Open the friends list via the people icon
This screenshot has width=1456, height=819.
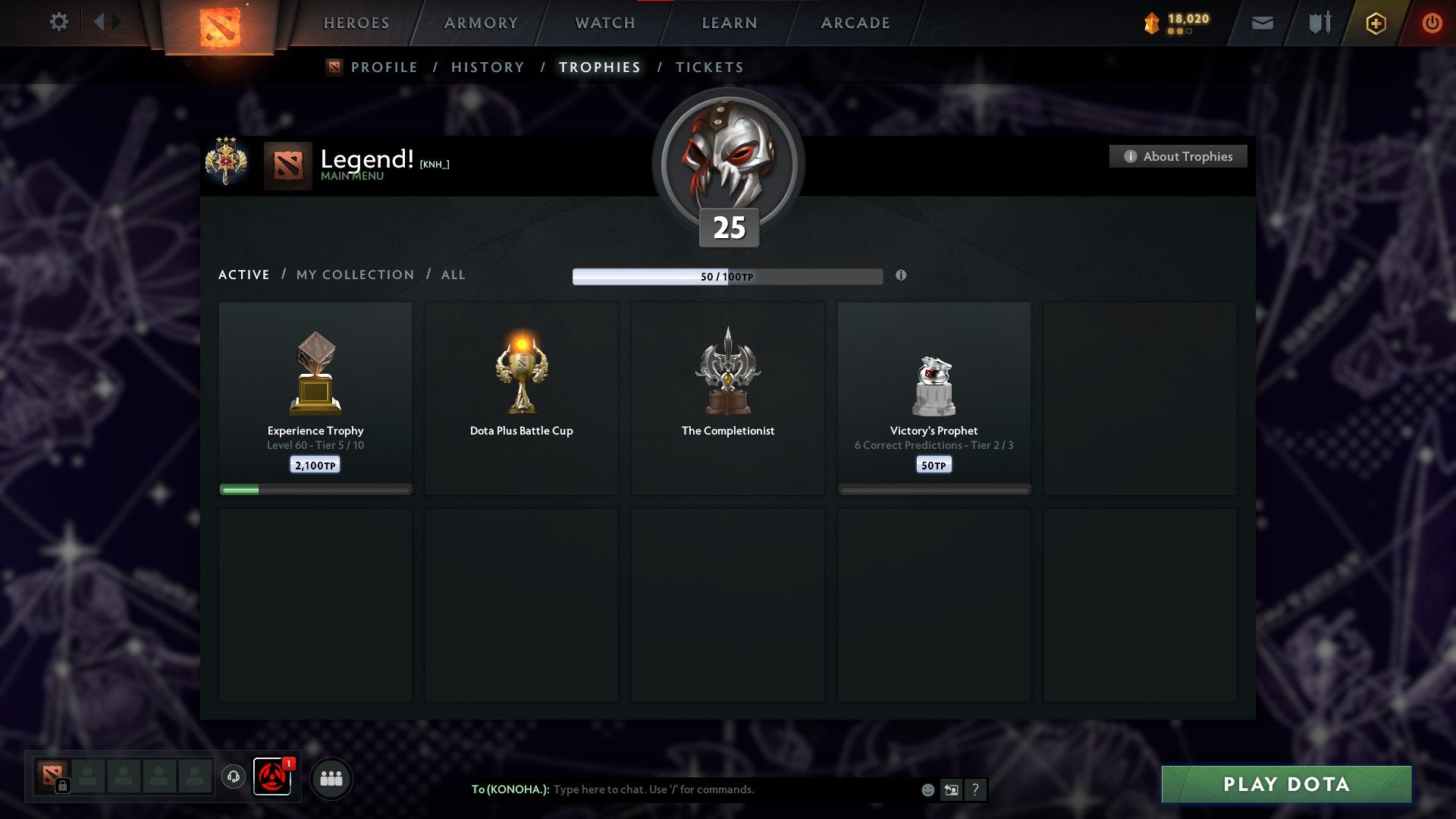click(x=330, y=777)
